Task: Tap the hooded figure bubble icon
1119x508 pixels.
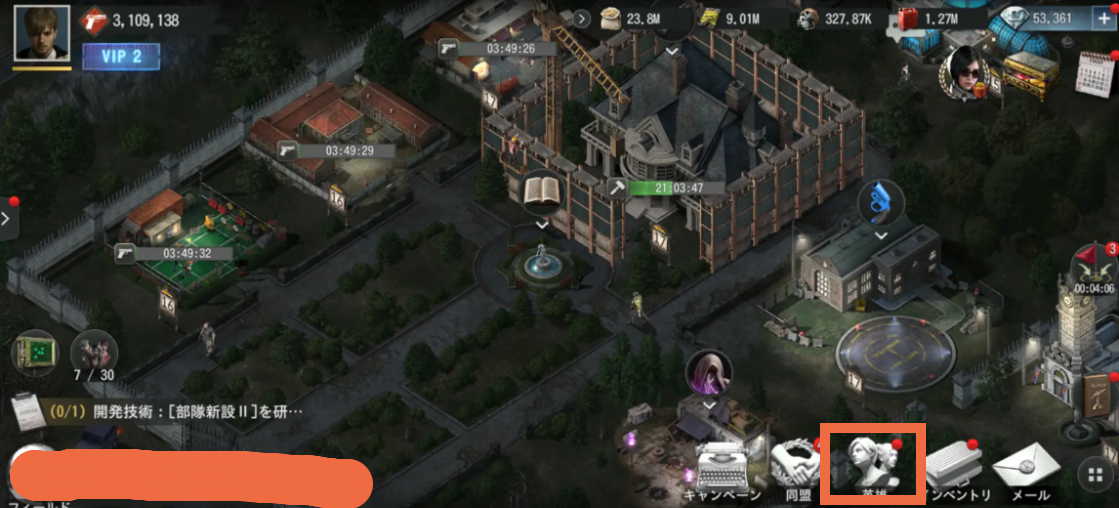Action: click(x=708, y=375)
